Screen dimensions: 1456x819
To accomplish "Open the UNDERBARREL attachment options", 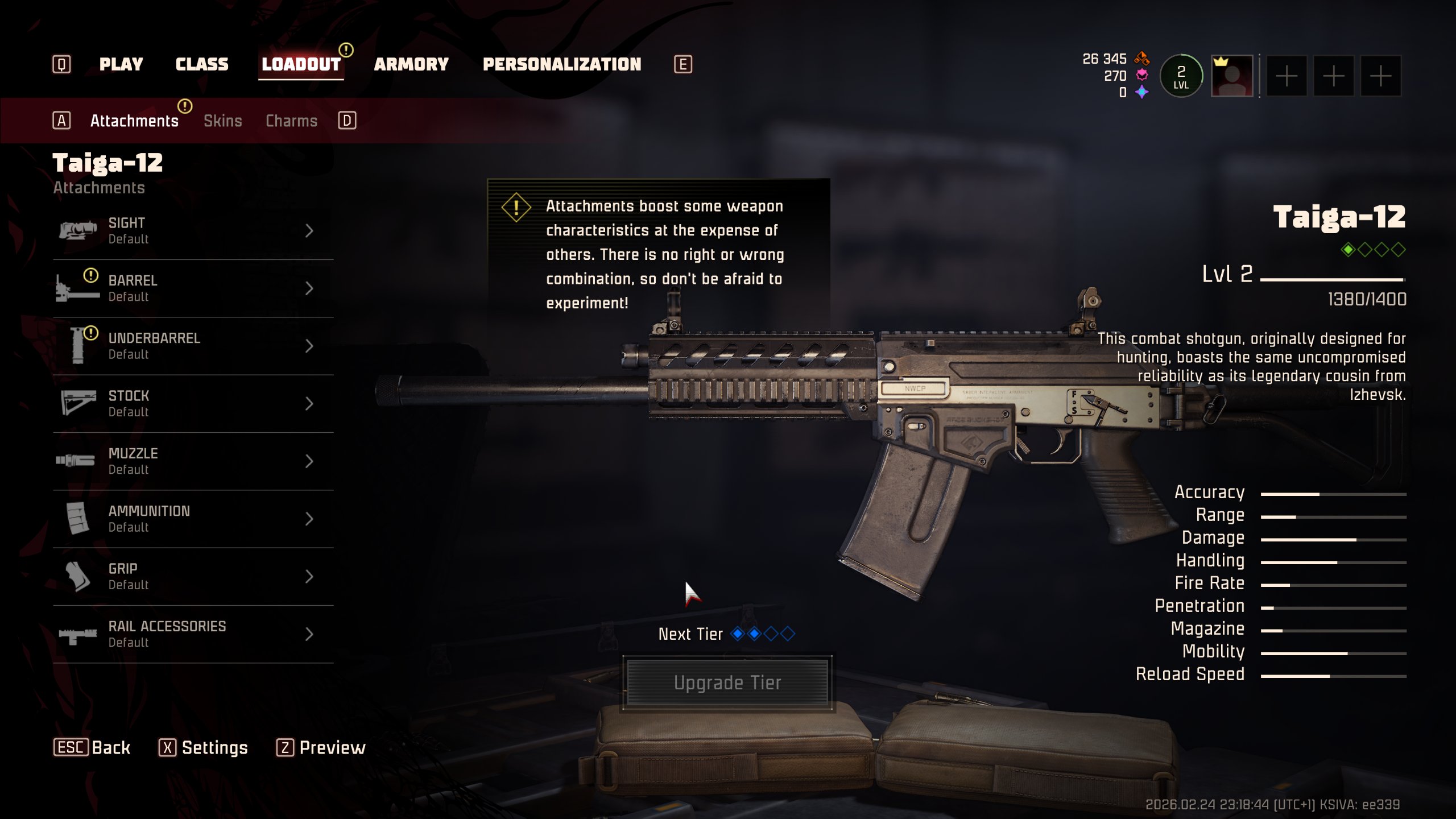I will click(193, 346).
